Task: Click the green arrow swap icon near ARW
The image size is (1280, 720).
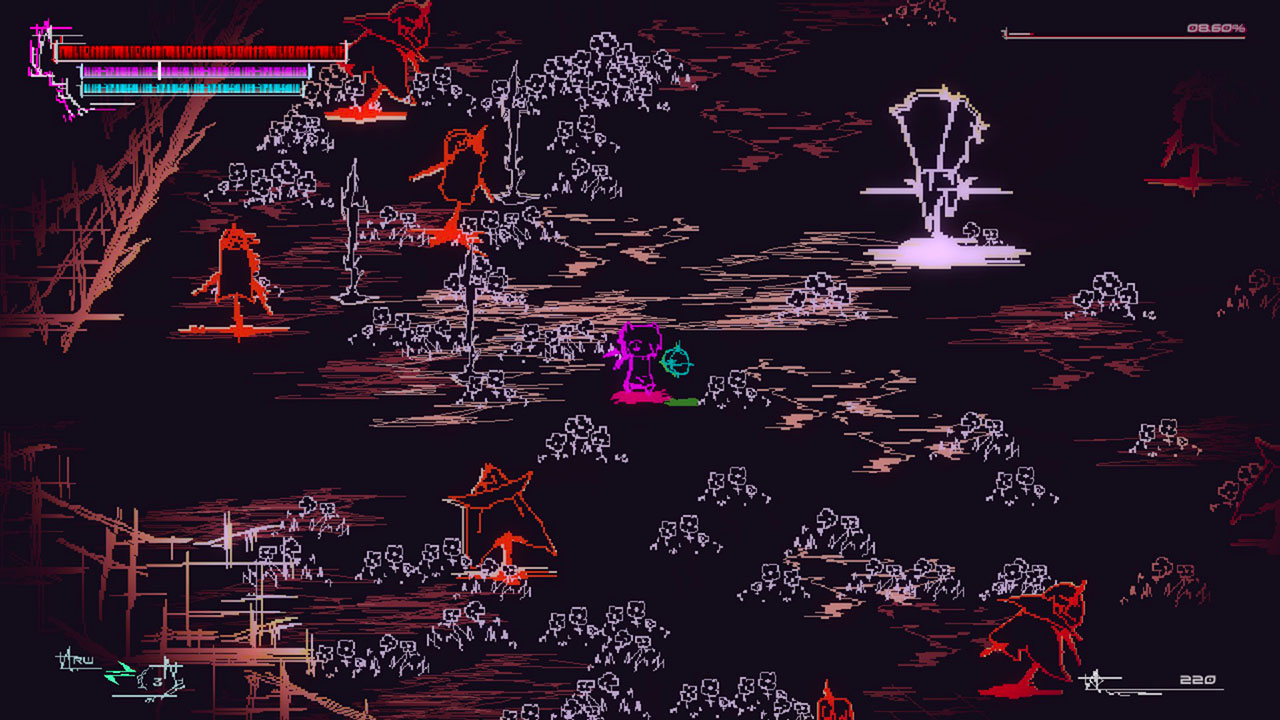Action: click(x=120, y=670)
